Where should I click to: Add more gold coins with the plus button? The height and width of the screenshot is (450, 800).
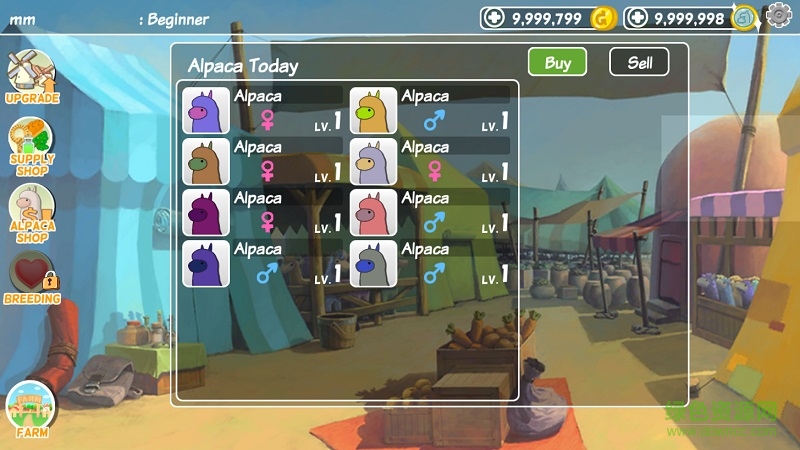[494, 18]
